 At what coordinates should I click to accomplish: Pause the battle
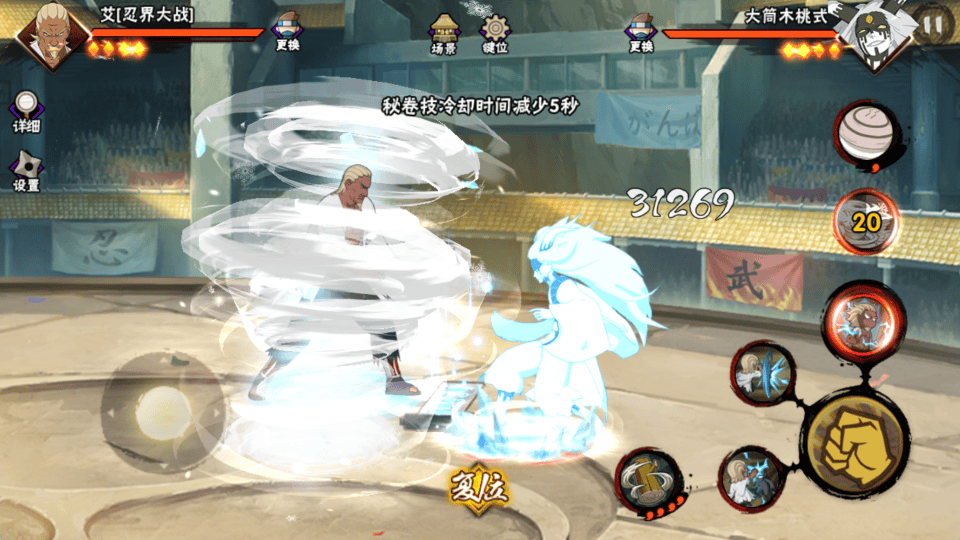[932, 23]
